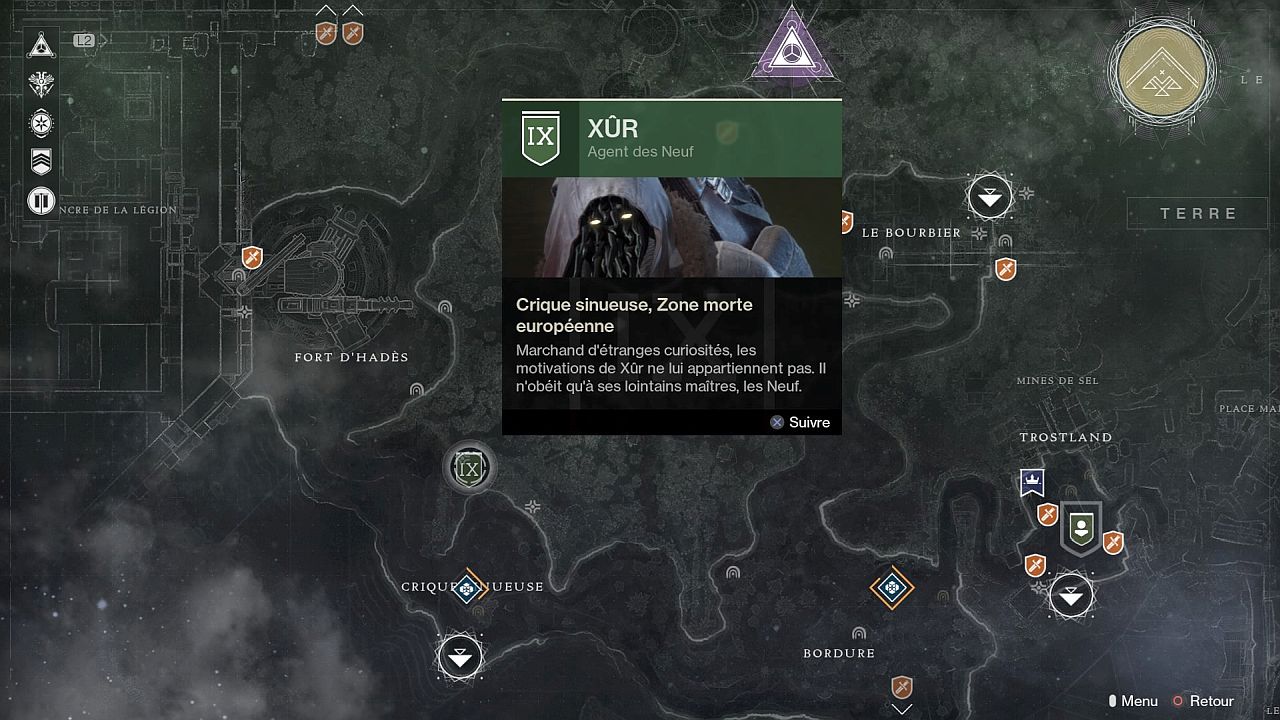Select the green vendor shield marker in Trostland
1280x720 pixels.
pos(1080,527)
